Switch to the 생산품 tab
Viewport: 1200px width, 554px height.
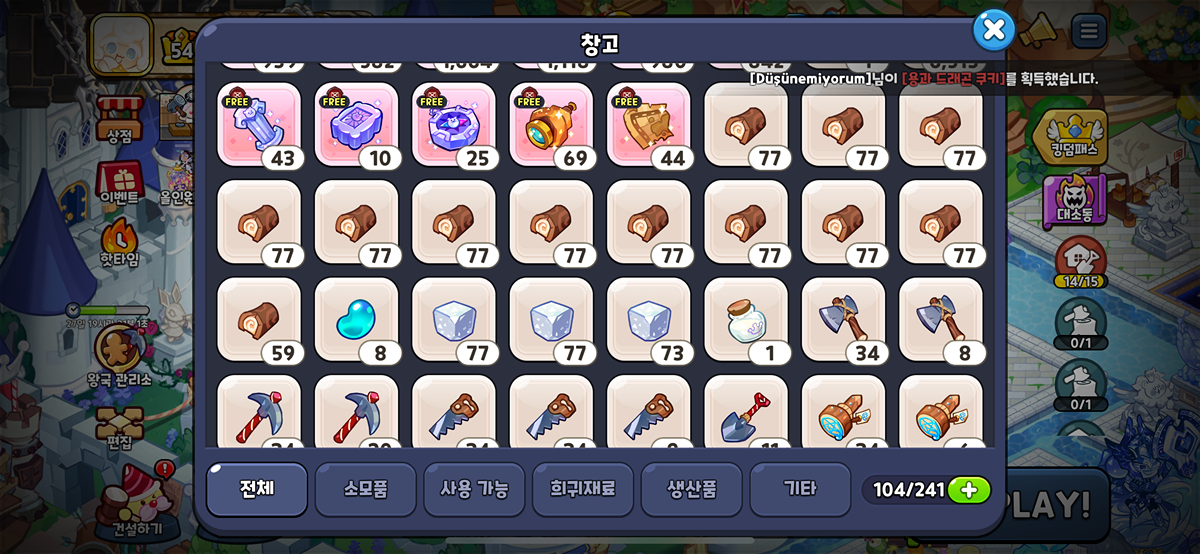pyautogui.click(x=691, y=489)
